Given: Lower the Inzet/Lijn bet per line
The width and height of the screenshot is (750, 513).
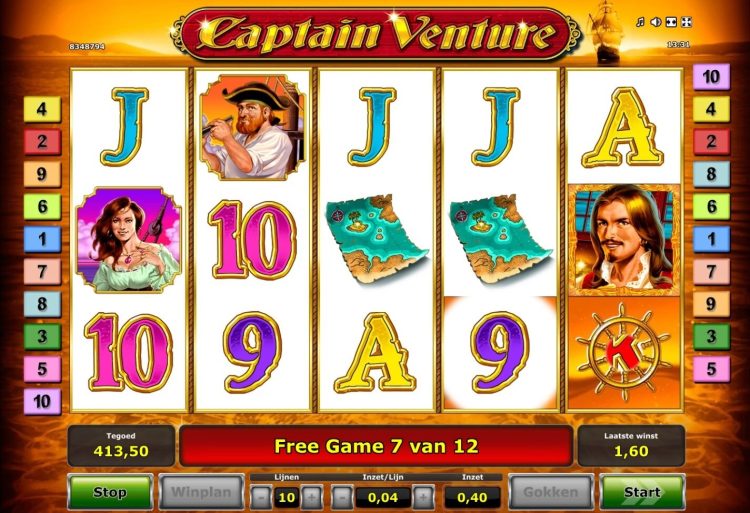Looking at the screenshot, I should point(343,497).
